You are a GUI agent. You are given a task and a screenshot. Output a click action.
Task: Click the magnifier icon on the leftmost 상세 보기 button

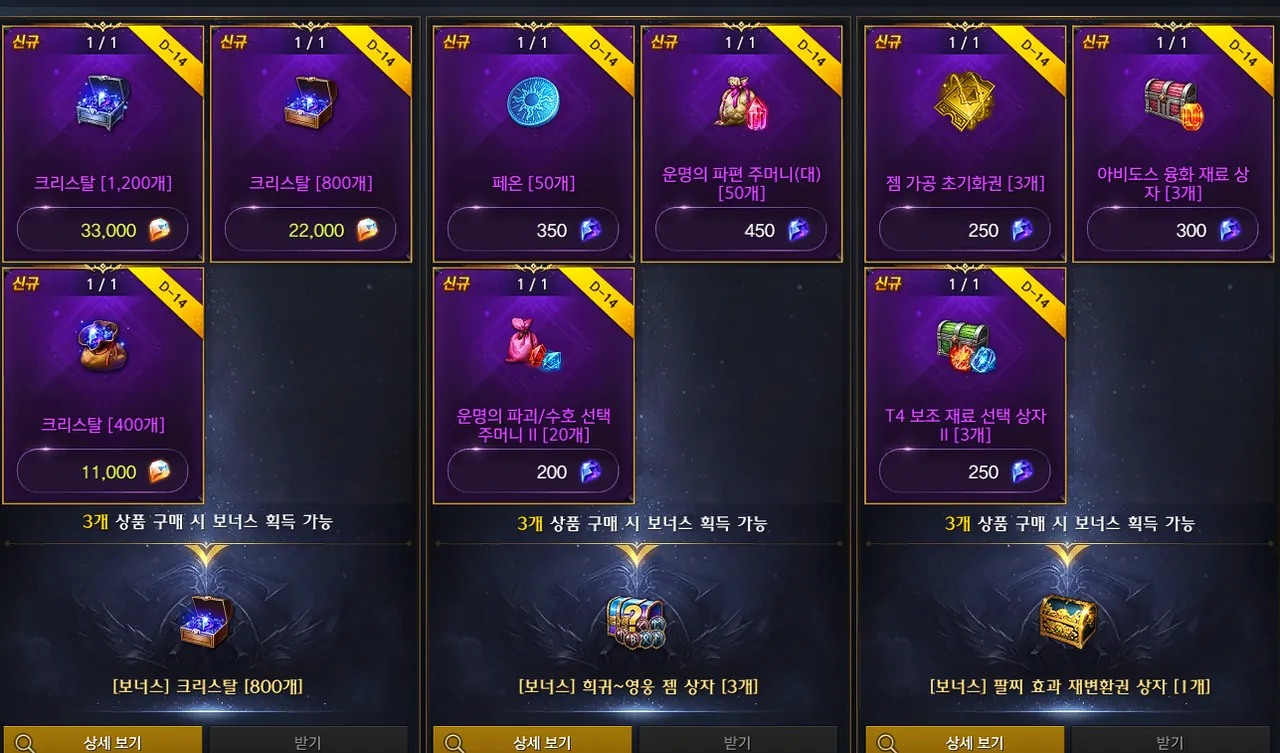tap(27, 742)
